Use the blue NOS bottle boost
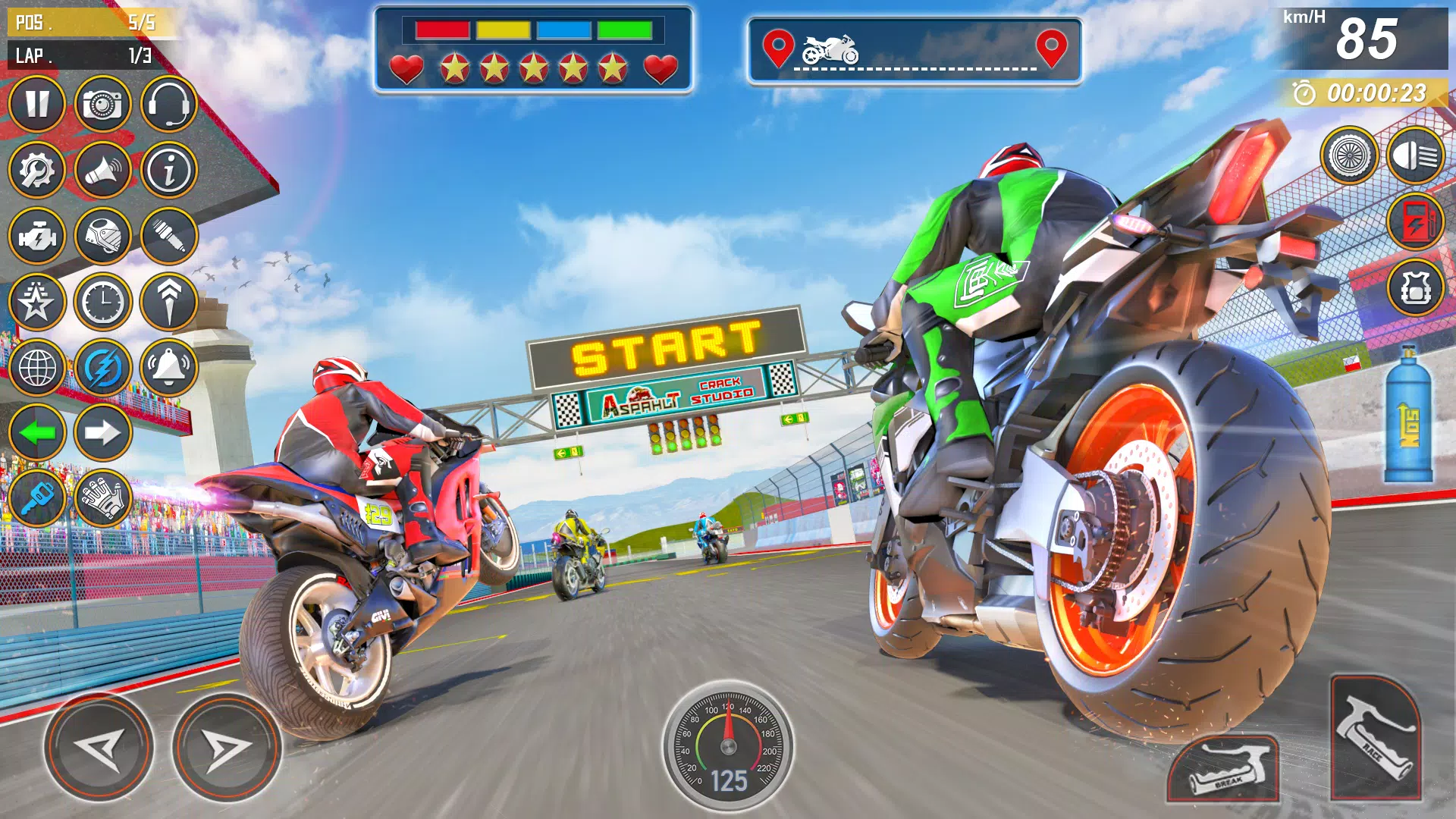Screen dimensions: 1456x819 pos(1408,416)
